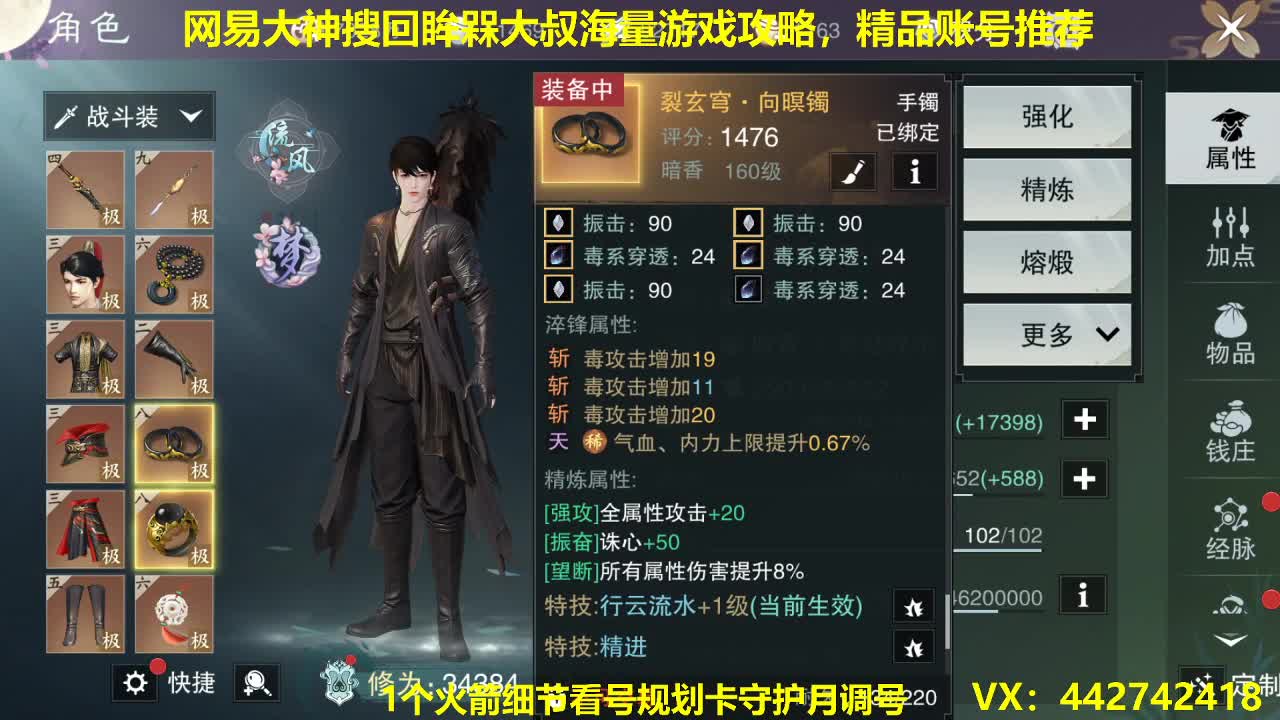This screenshot has height=720, width=1280.
Task: Expand the 更多 dropdown
Action: [x=1046, y=334]
